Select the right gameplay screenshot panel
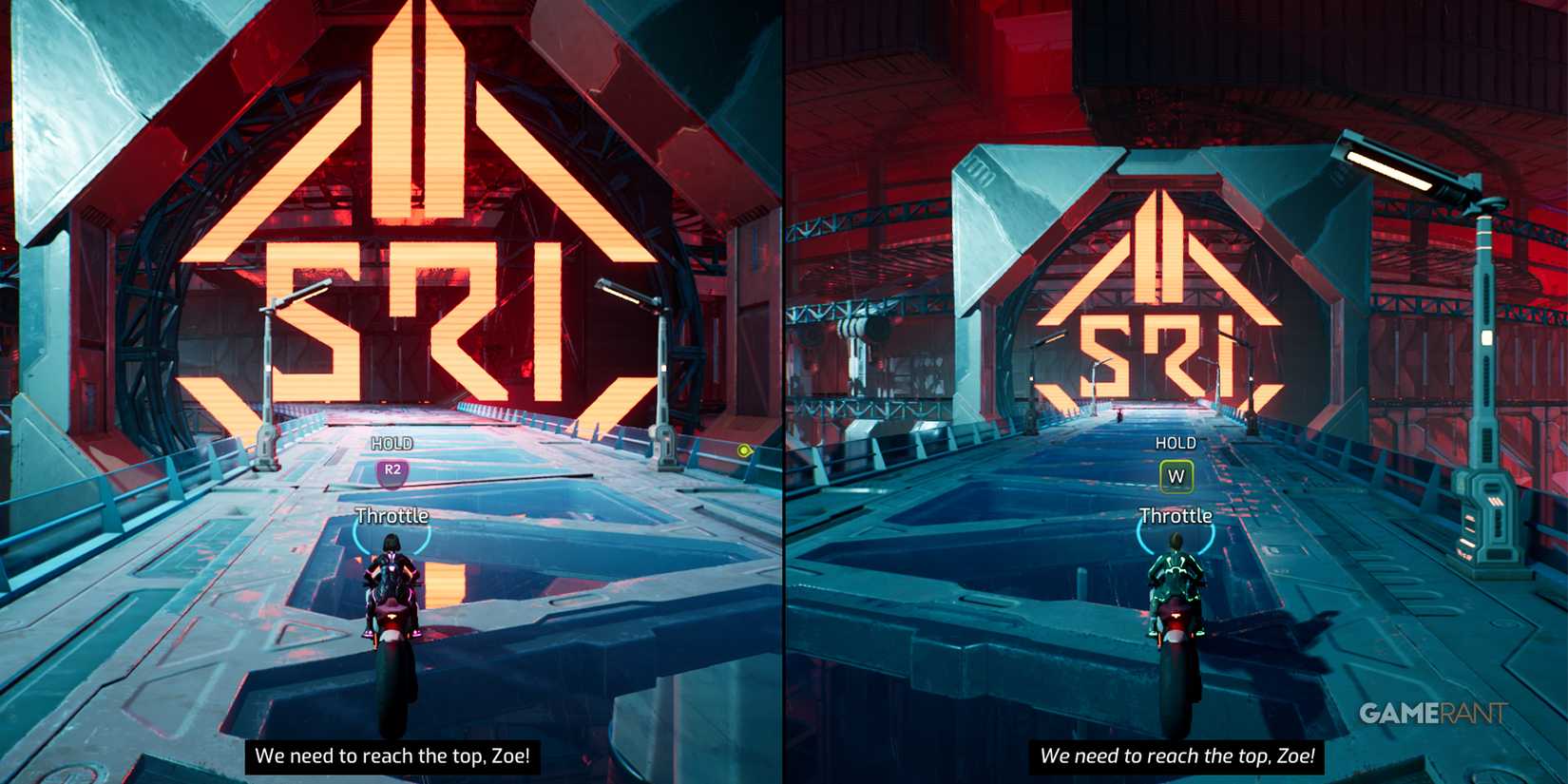 point(1176,392)
